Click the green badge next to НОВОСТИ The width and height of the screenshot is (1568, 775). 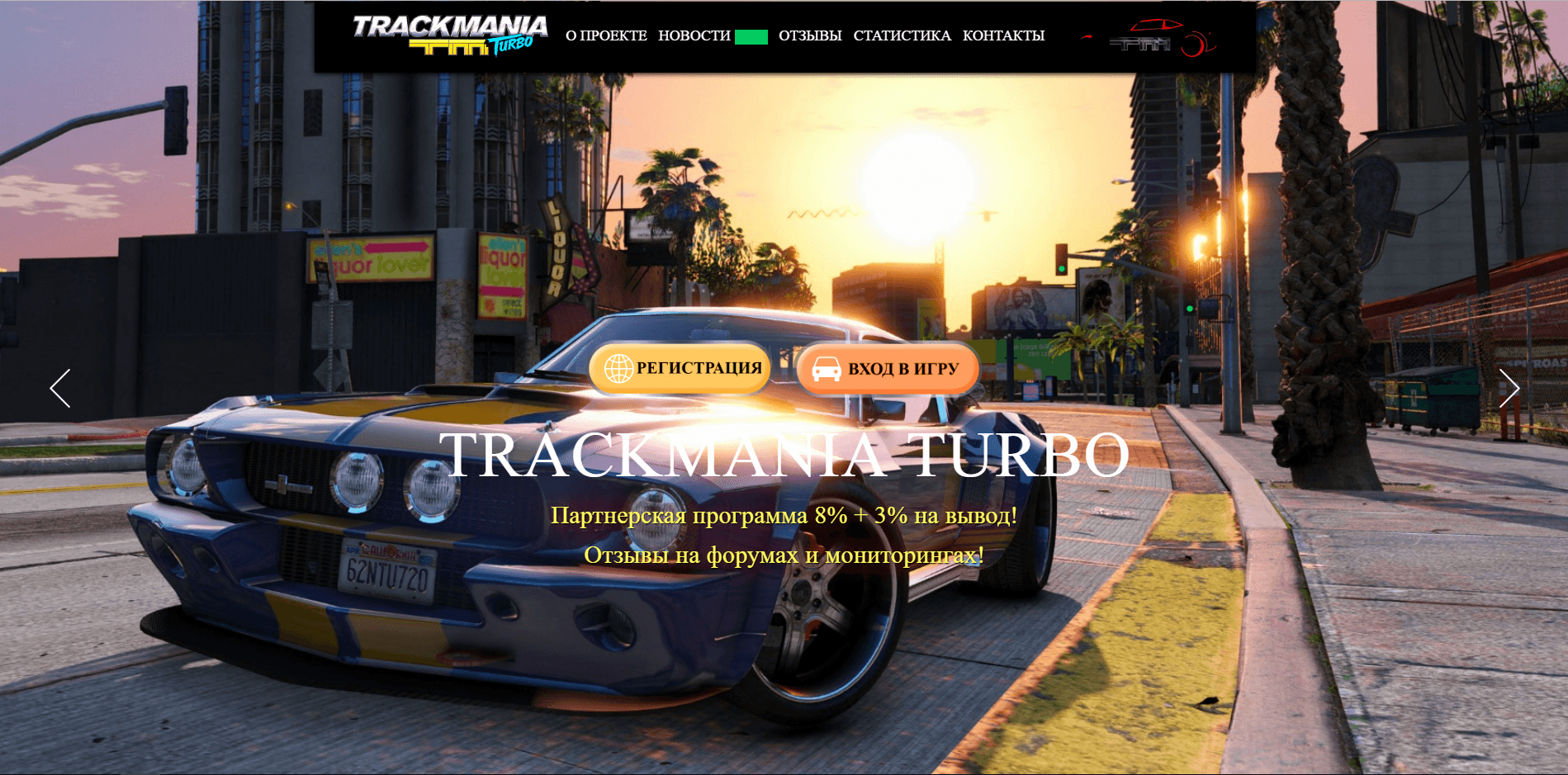tap(750, 35)
